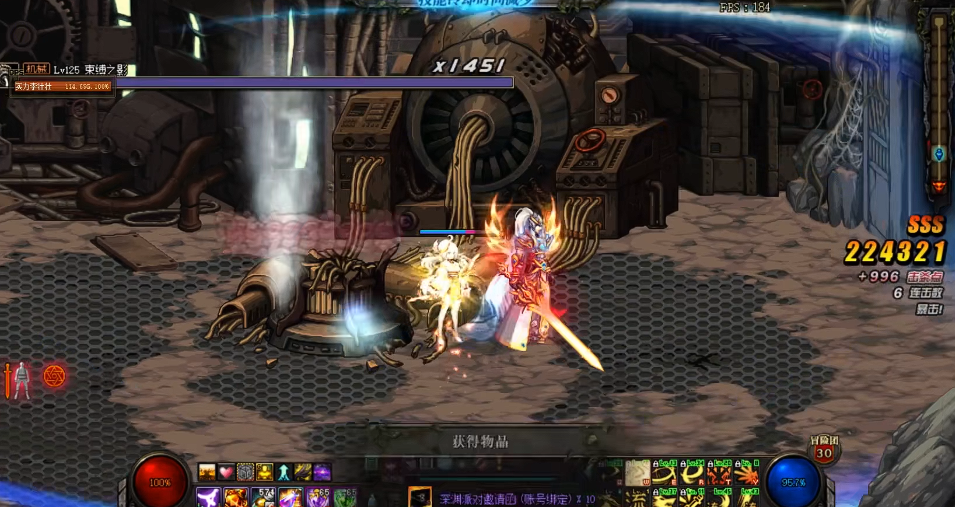
Task: Select the character figure icon beside the pentagram
Action: click(21, 379)
